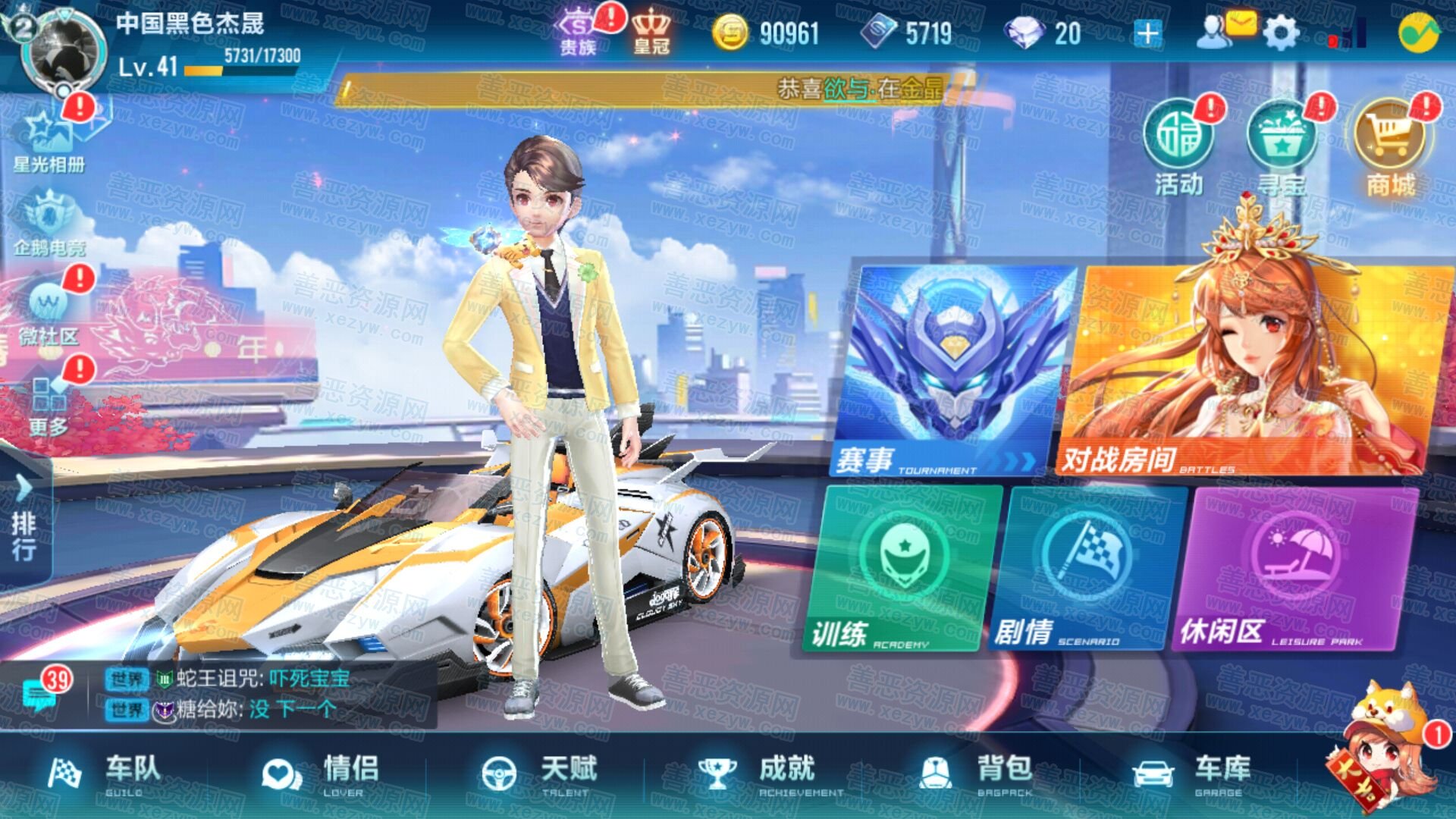Open the 车队 Guild menu
This screenshot has width=1456, height=819.
106,773
